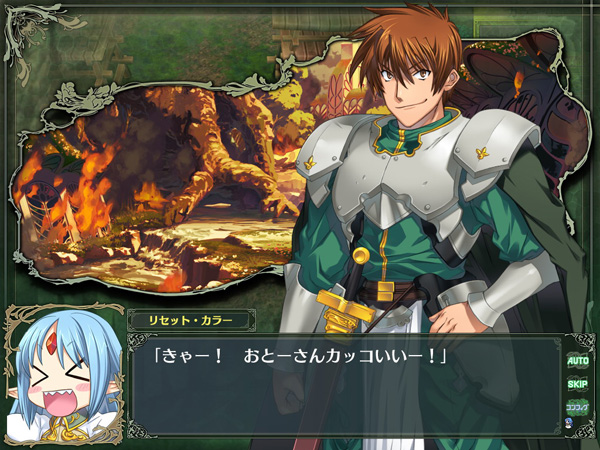Click the small blue-haired chibi icon
The width and height of the screenshot is (600, 450).
click(x=570, y=424)
